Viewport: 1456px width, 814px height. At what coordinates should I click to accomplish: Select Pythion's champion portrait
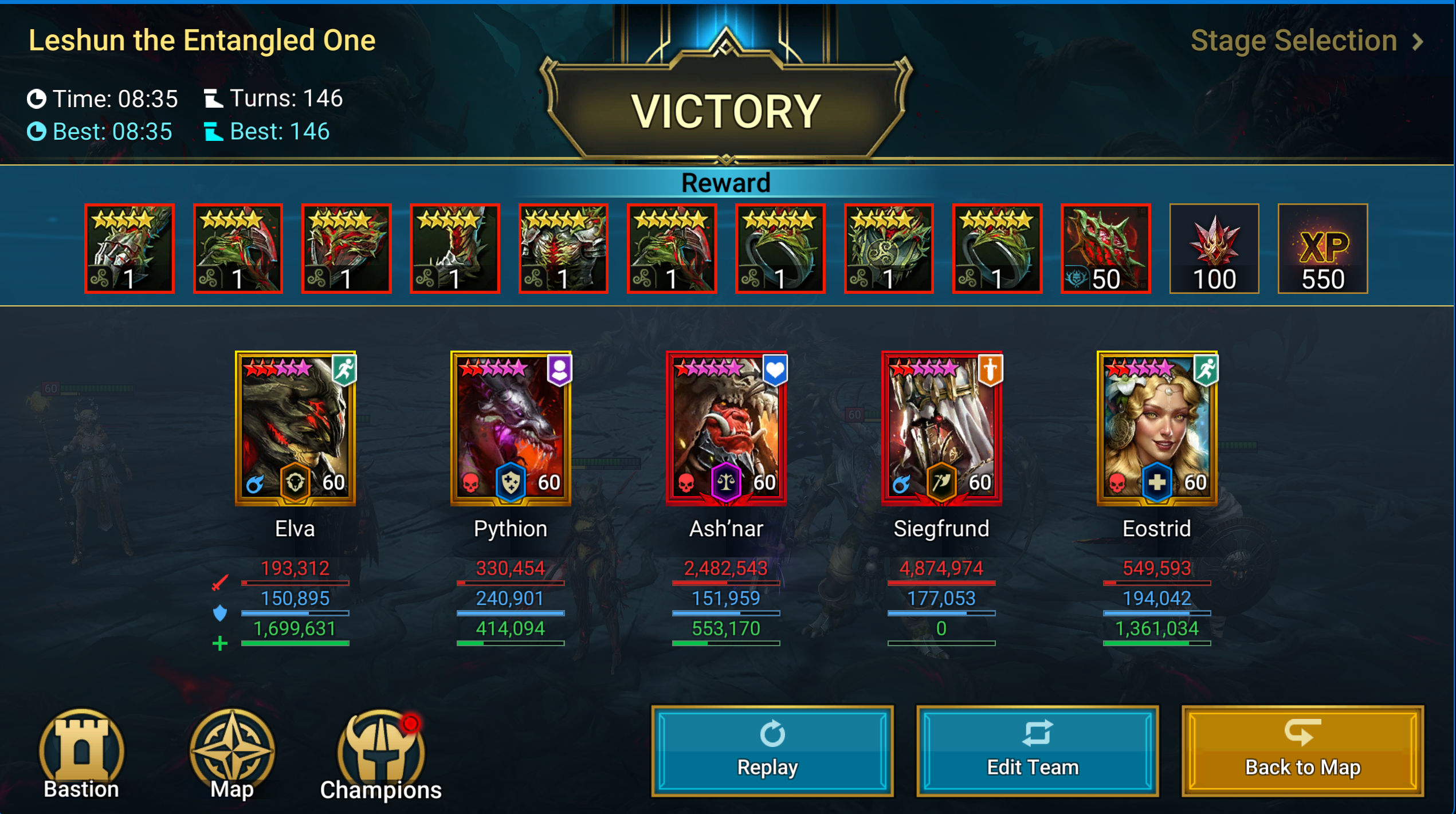tap(511, 428)
